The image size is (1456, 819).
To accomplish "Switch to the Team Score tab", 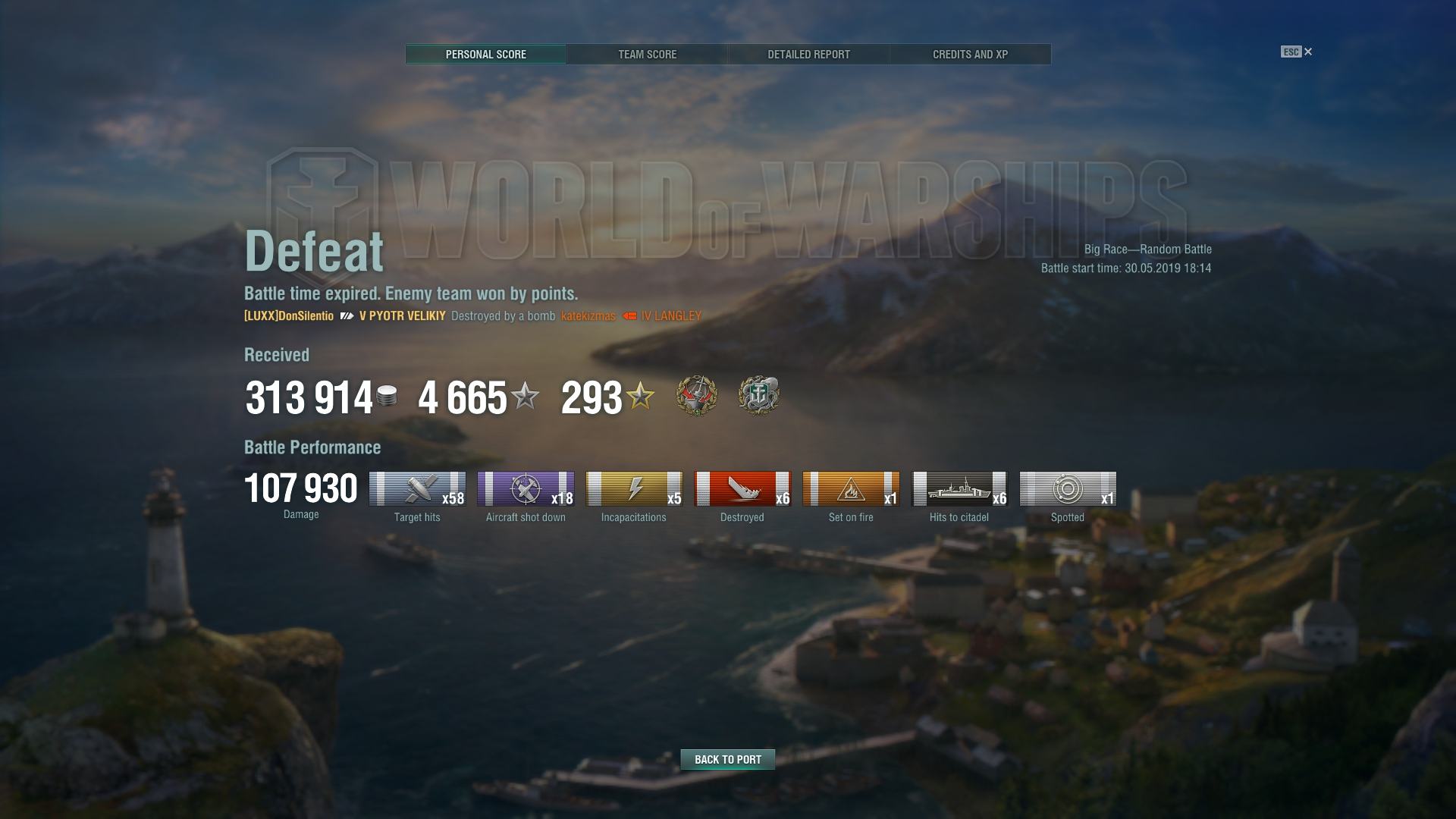I will pos(647,55).
